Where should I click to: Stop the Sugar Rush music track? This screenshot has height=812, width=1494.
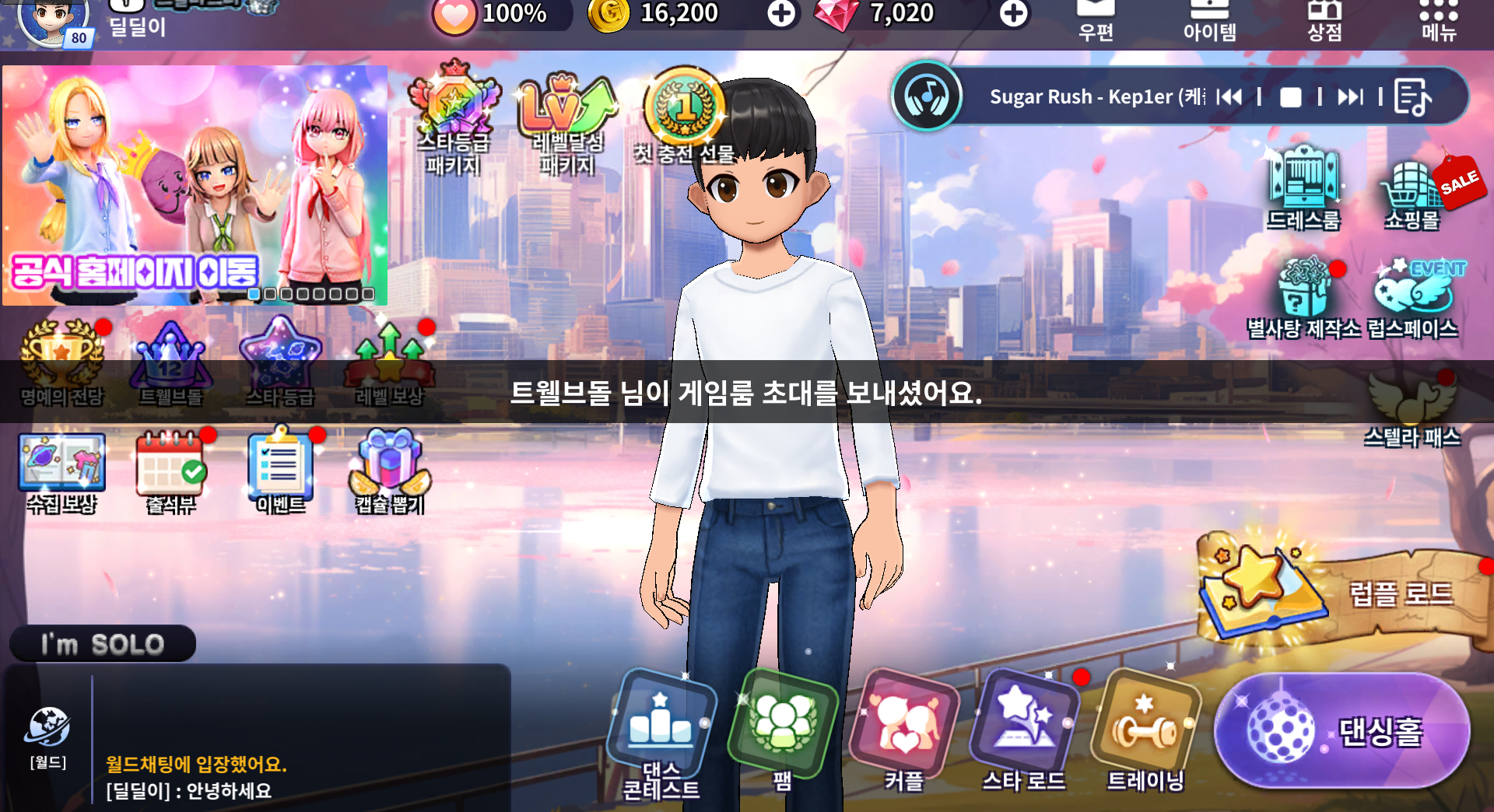pyautogui.click(x=1290, y=97)
